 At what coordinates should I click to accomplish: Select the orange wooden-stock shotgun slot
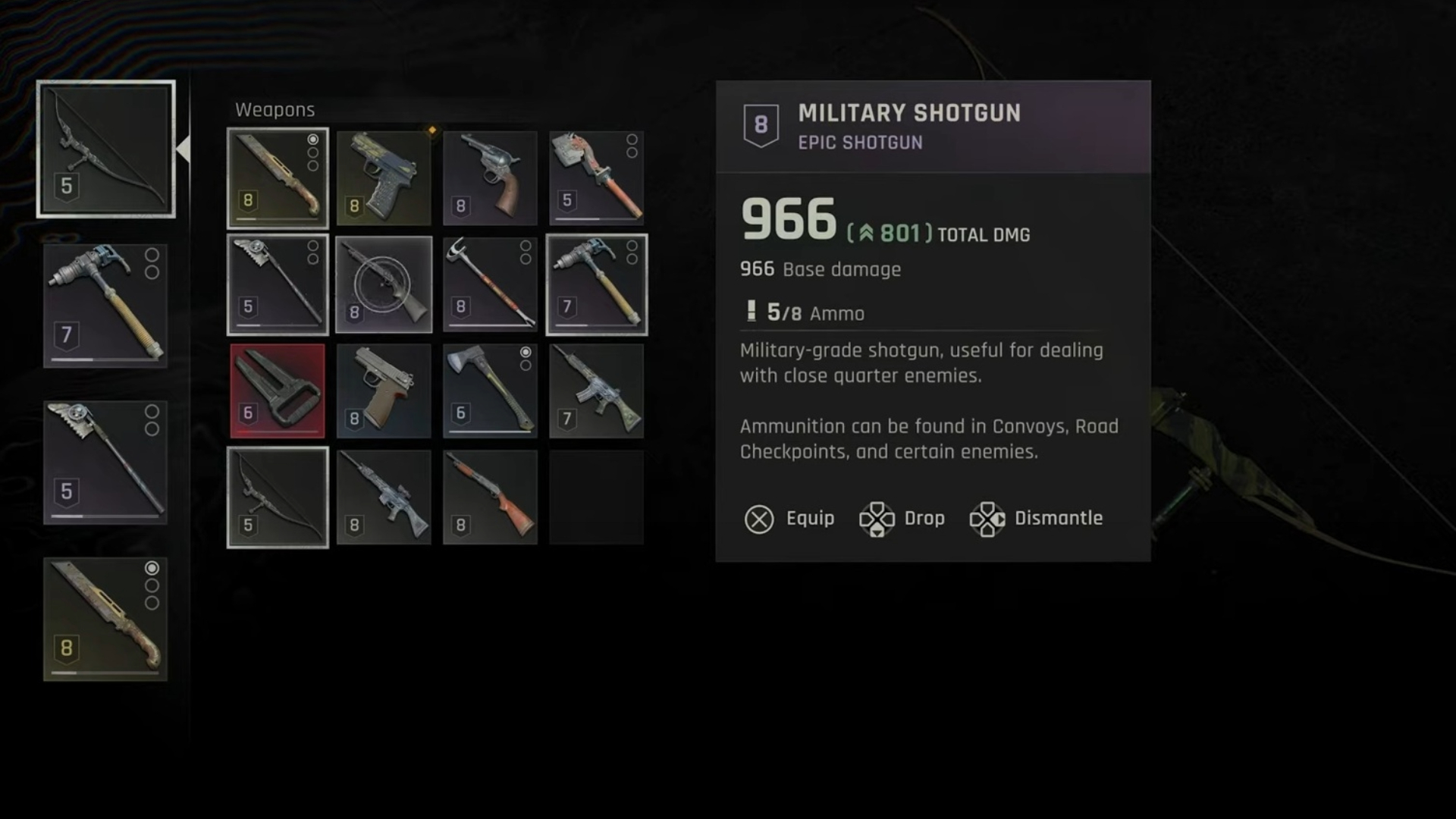490,497
